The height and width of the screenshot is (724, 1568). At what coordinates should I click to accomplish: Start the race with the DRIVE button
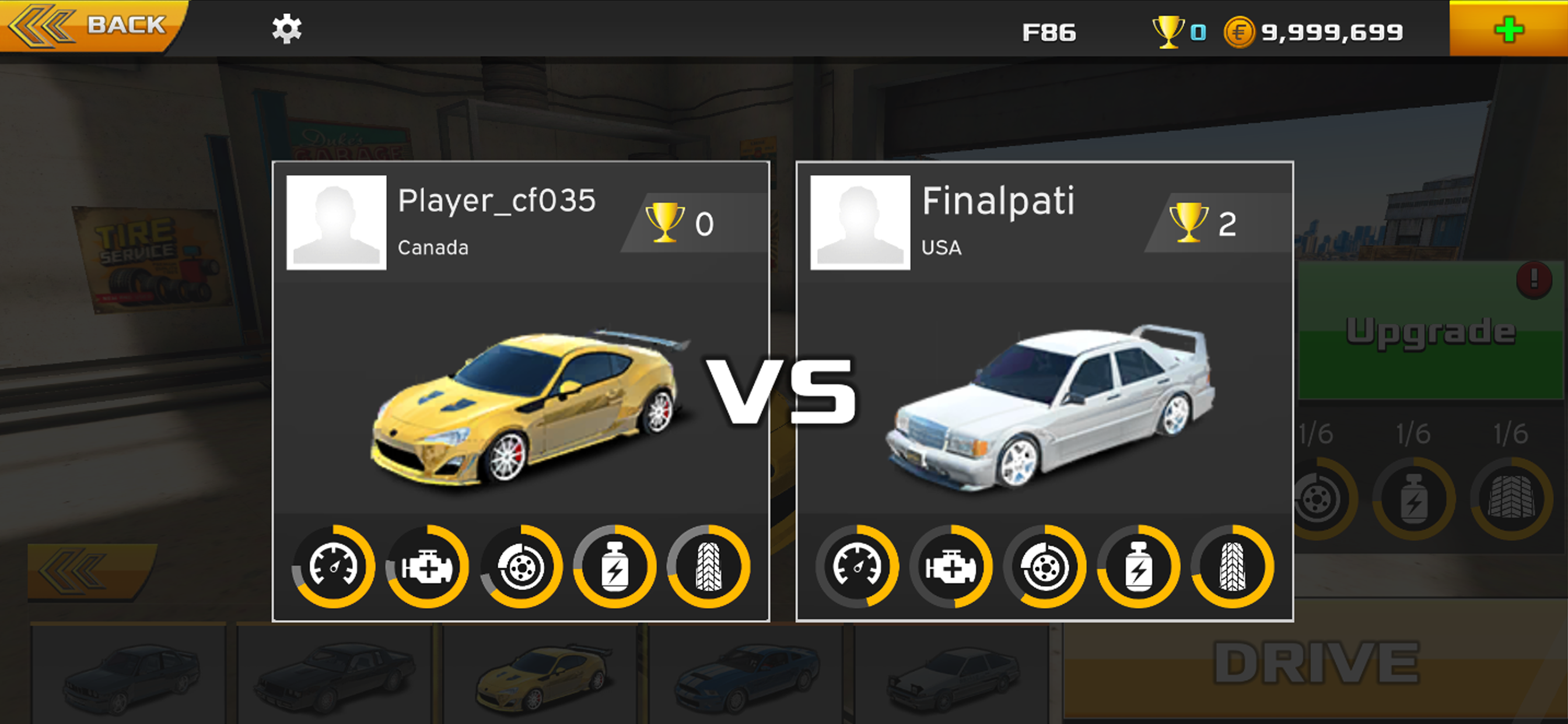click(1315, 663)
